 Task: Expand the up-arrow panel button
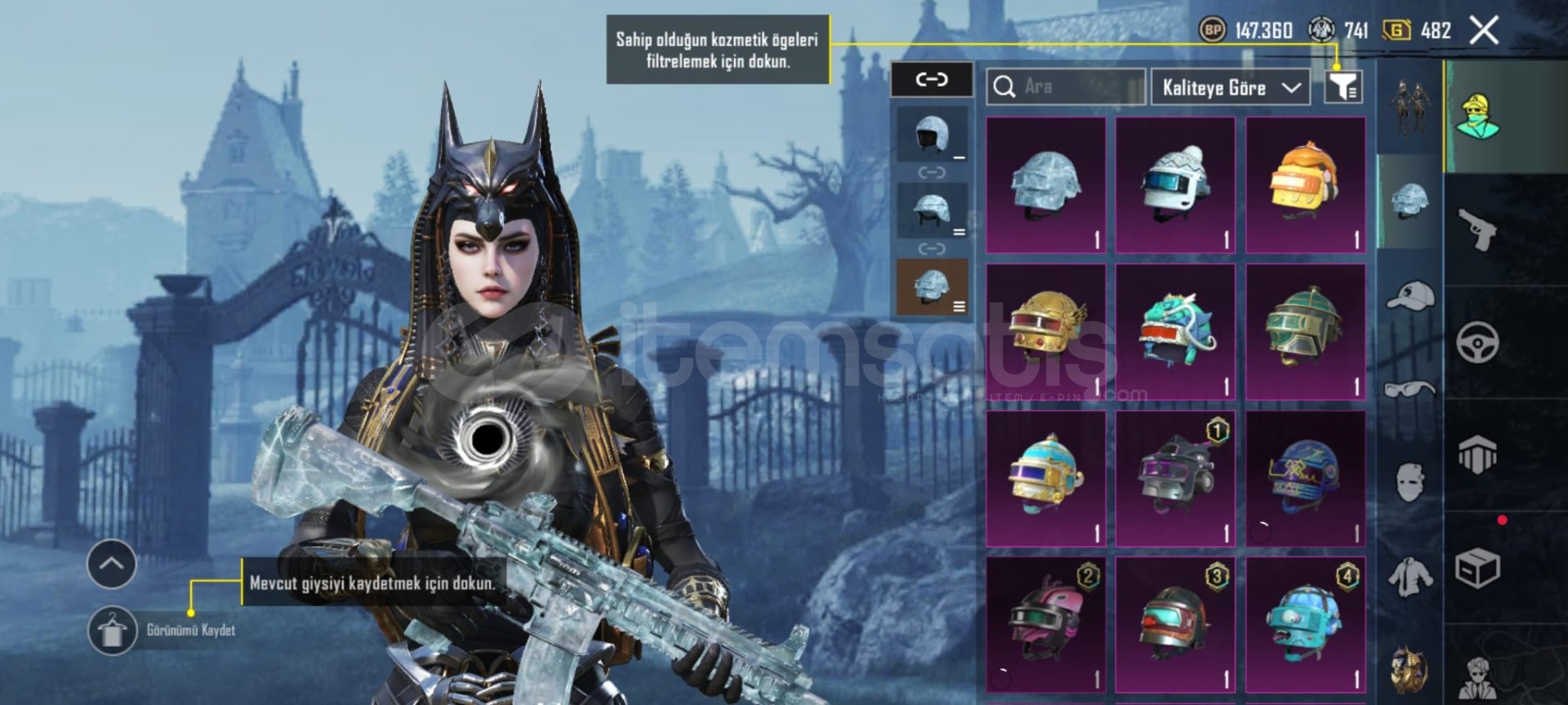112,564
